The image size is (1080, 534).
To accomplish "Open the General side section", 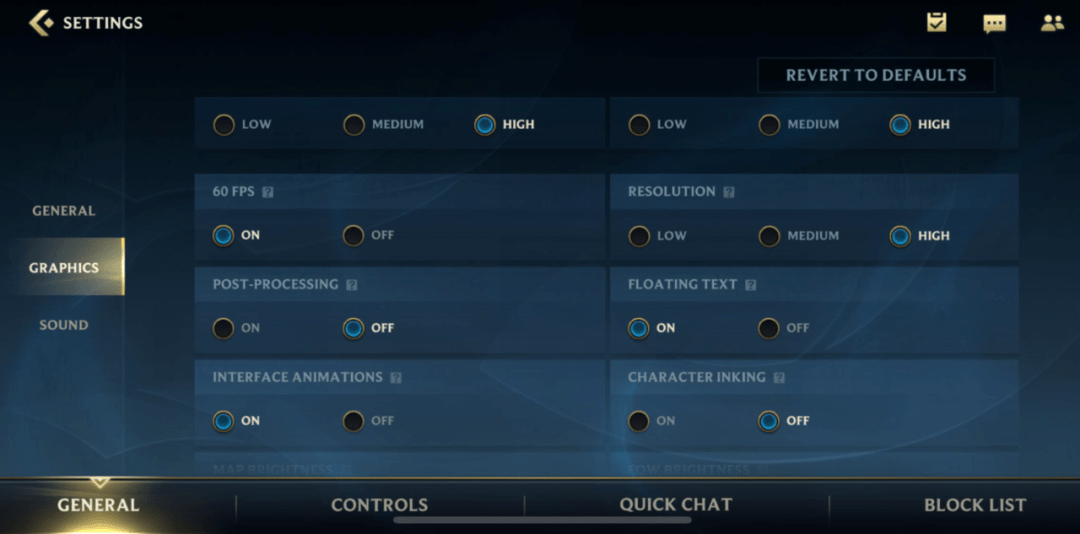I will 63,211.
